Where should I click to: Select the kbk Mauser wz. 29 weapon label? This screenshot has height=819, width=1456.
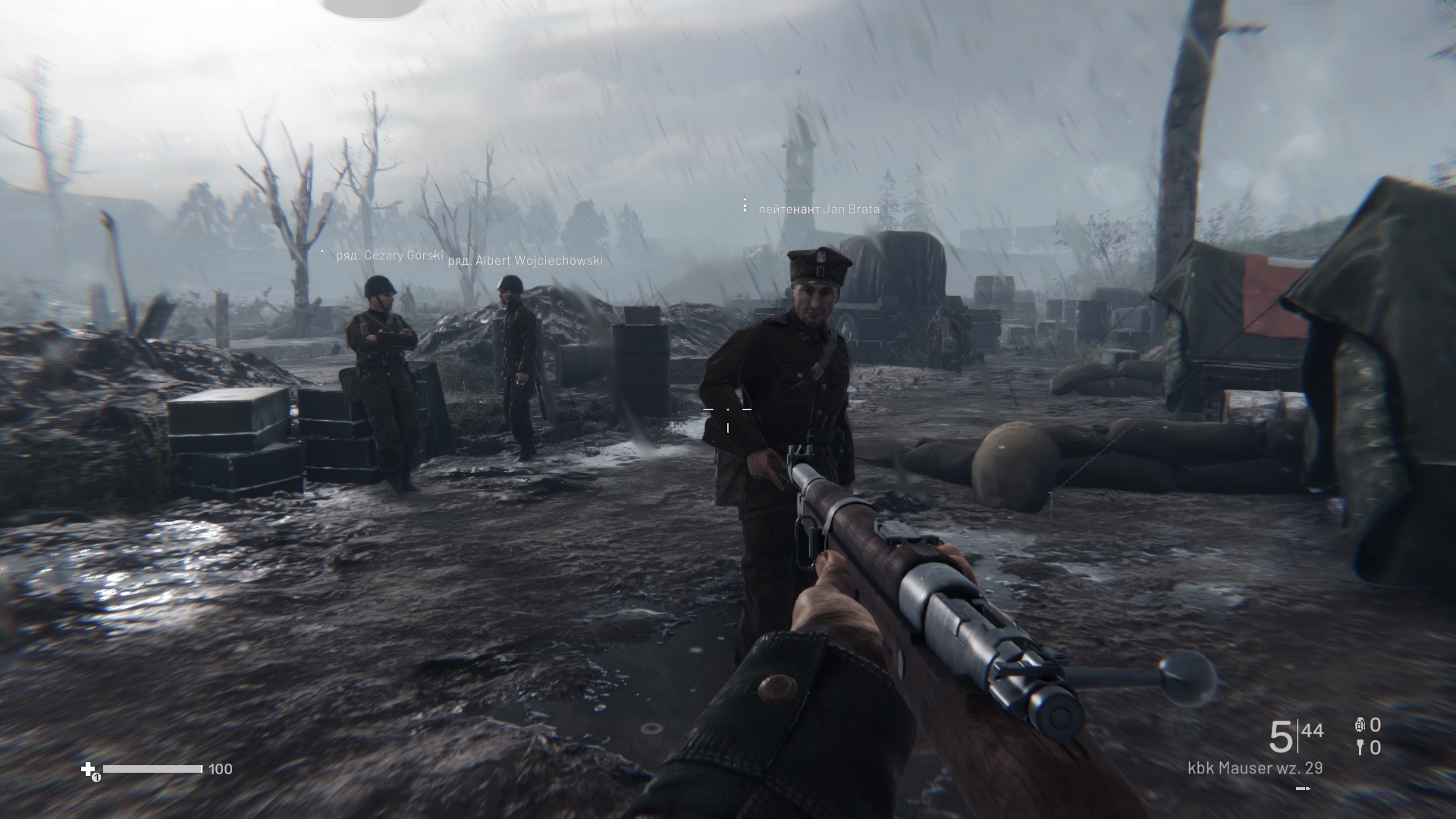[1255, 767]
